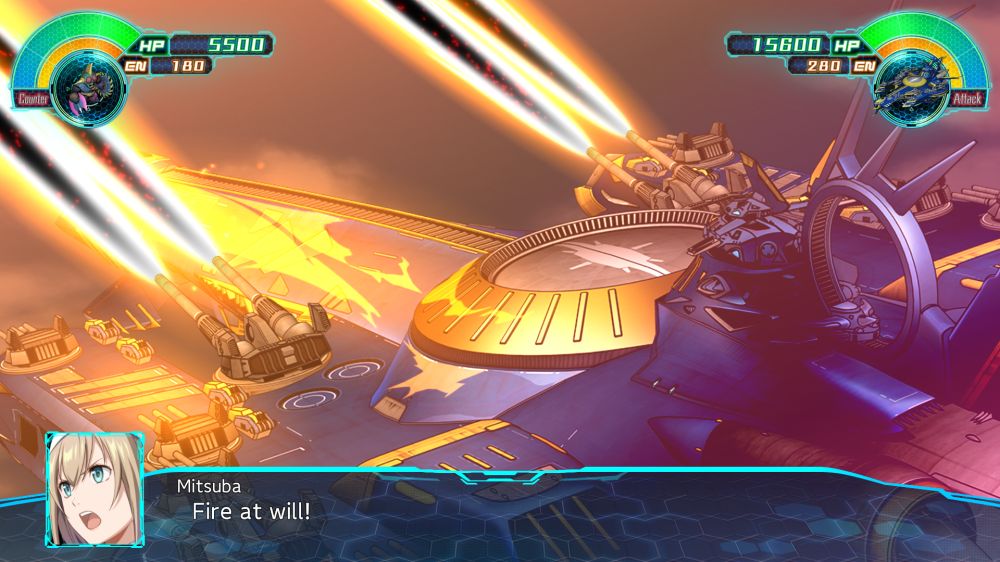Screen dimensions: 1000x562
Task: Select Mitsuba's character portrait
Action: pyautogui.click(x=94, y=491)
